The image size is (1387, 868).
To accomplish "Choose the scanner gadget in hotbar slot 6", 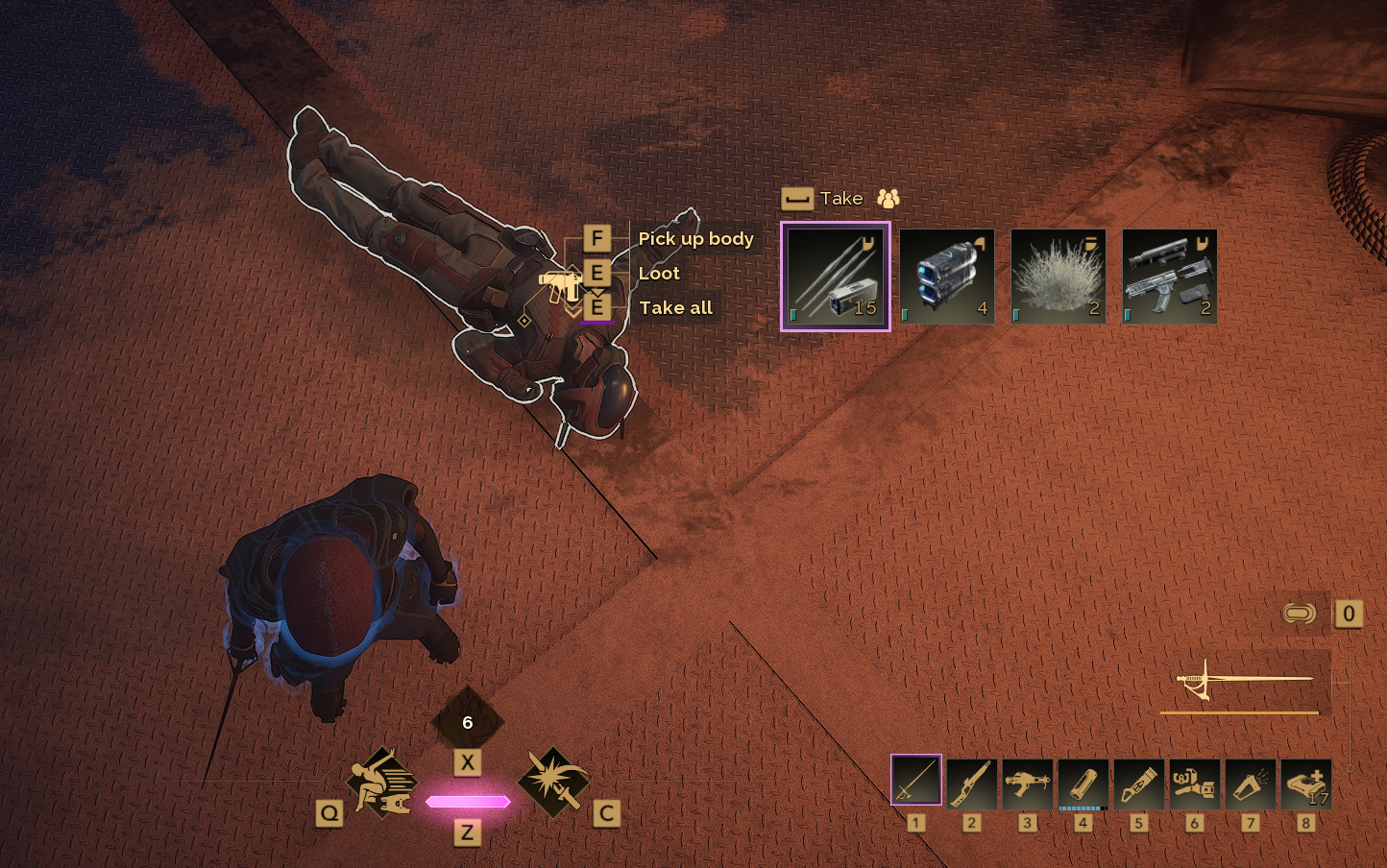I will tap(1194, 784).
